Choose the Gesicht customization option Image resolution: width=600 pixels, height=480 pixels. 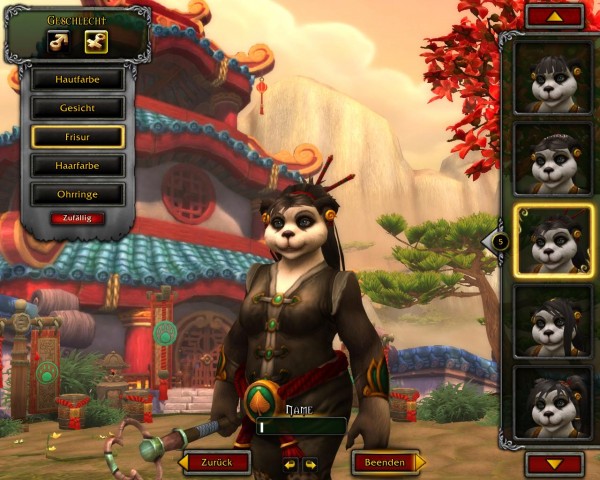pyautogui.click(x=77, y=108)
